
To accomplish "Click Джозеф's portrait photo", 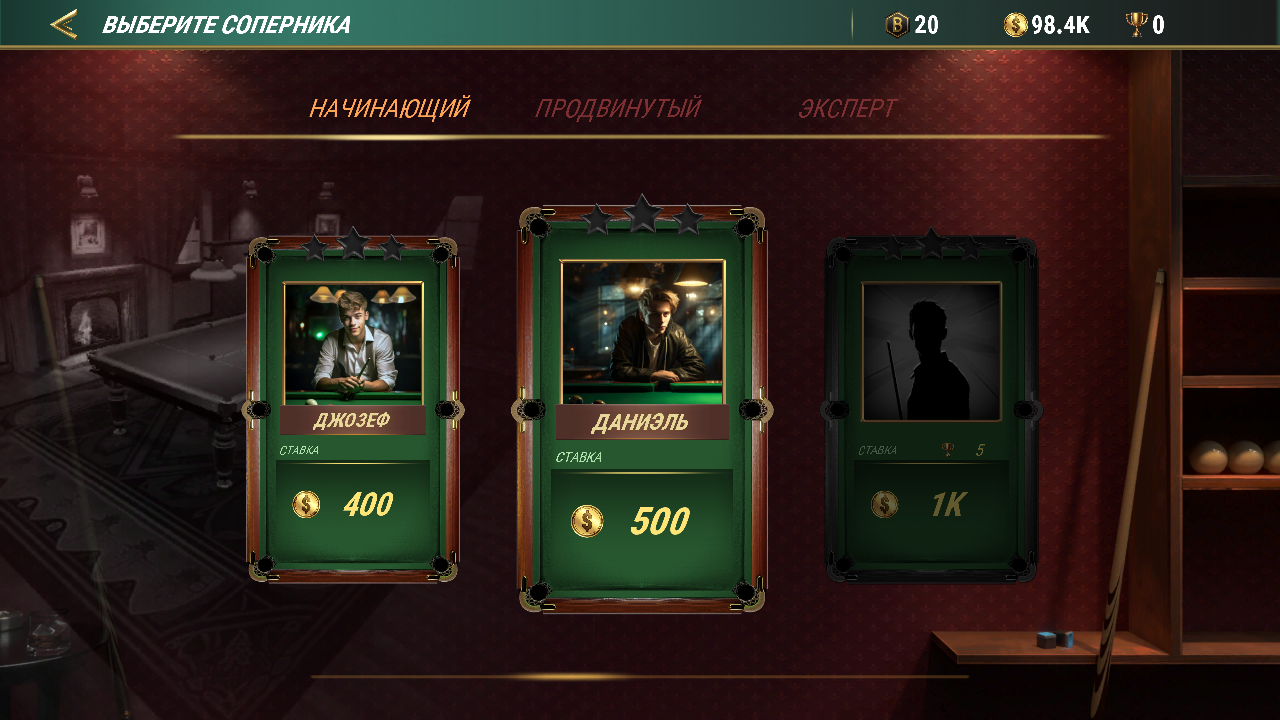I will tap(353, 338).
